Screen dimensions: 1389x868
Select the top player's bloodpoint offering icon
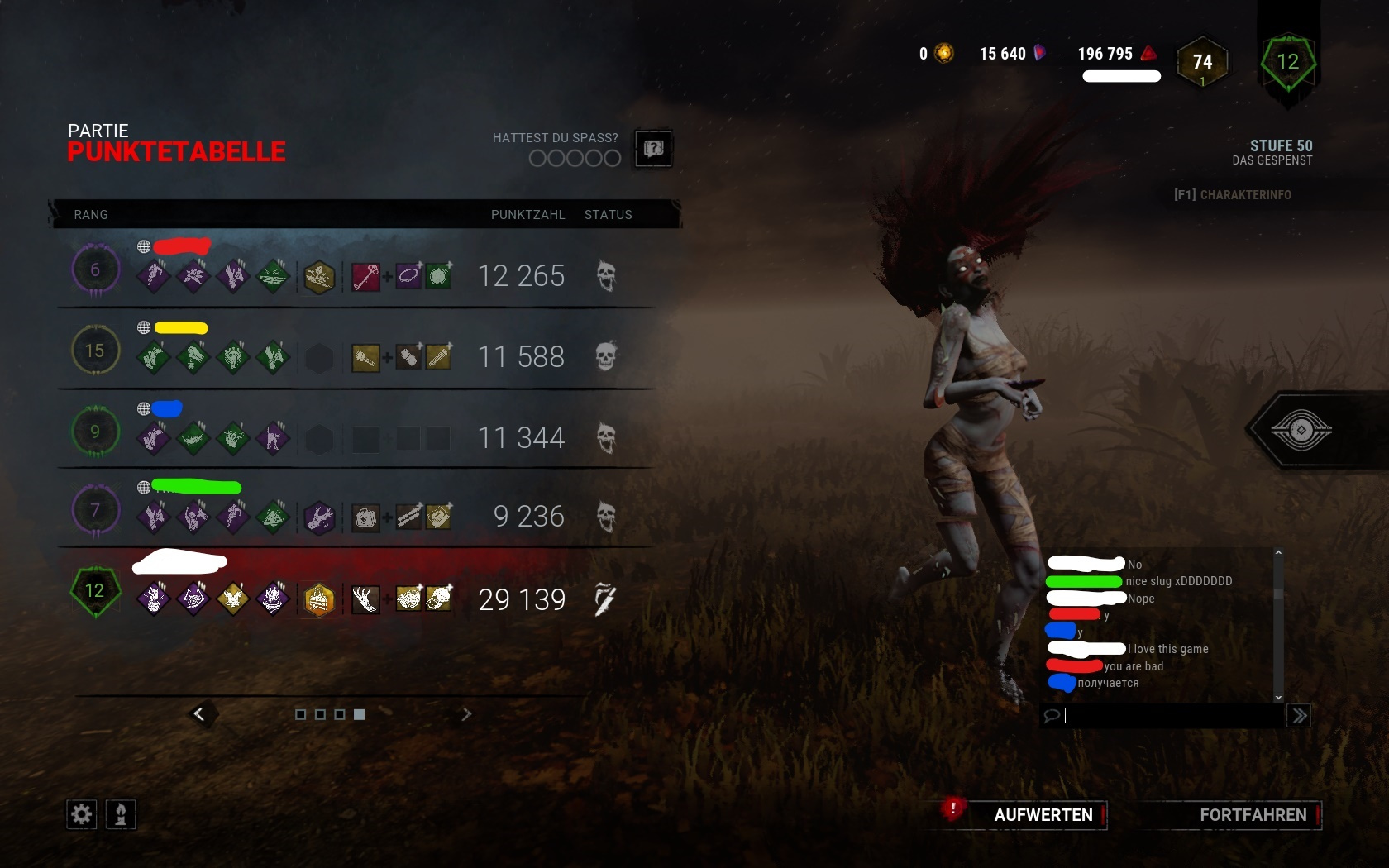(x=320, y=277)
